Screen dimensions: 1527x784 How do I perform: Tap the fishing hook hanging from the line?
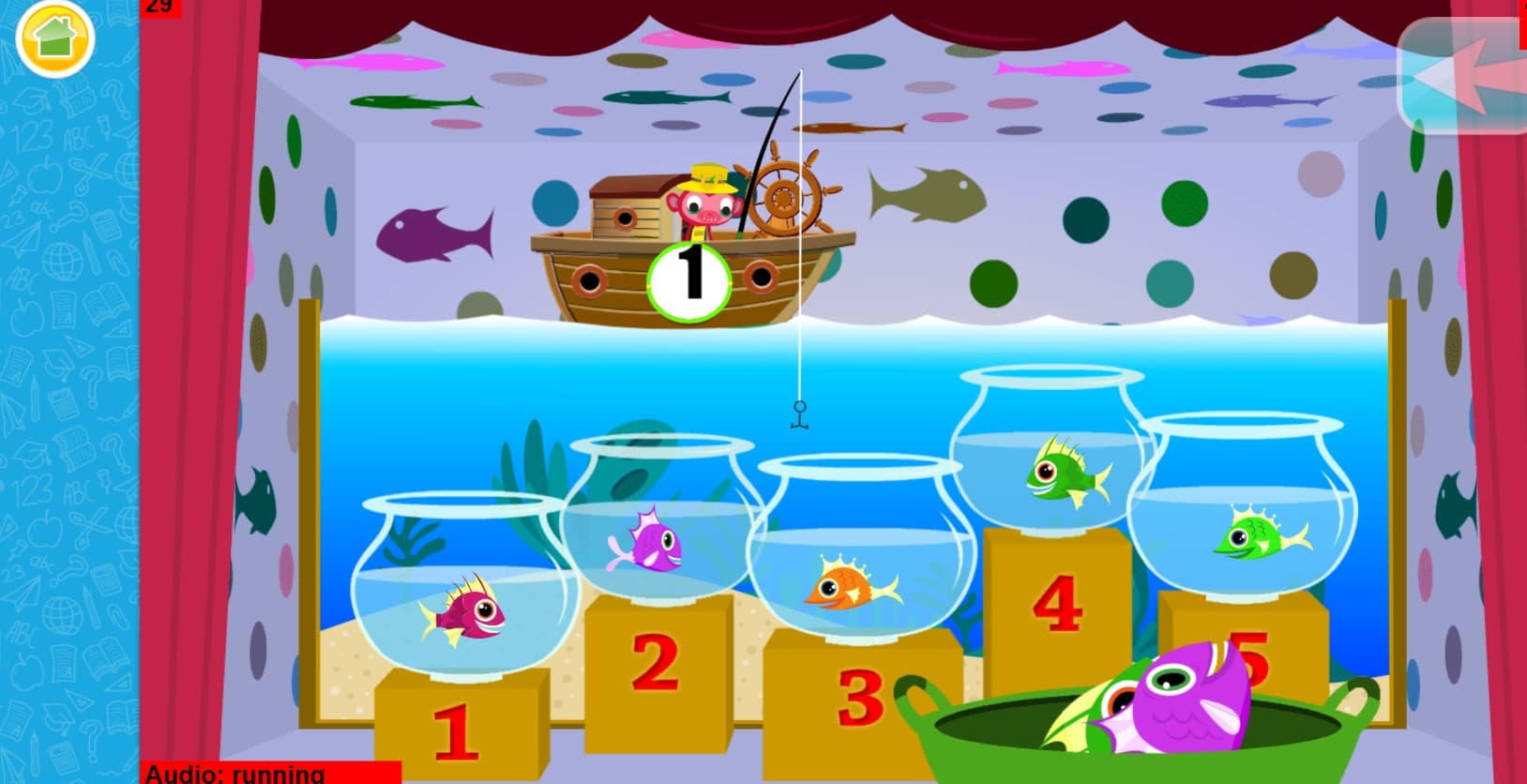click(x=798, y=415)
